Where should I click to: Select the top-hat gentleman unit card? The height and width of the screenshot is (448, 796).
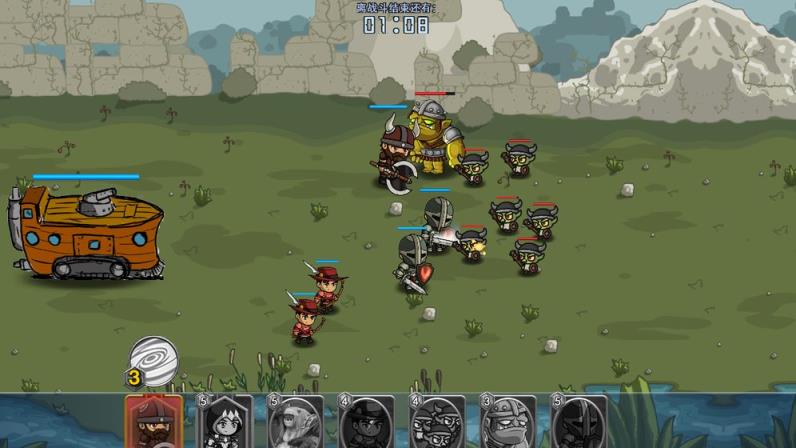(x=367, y=422)
